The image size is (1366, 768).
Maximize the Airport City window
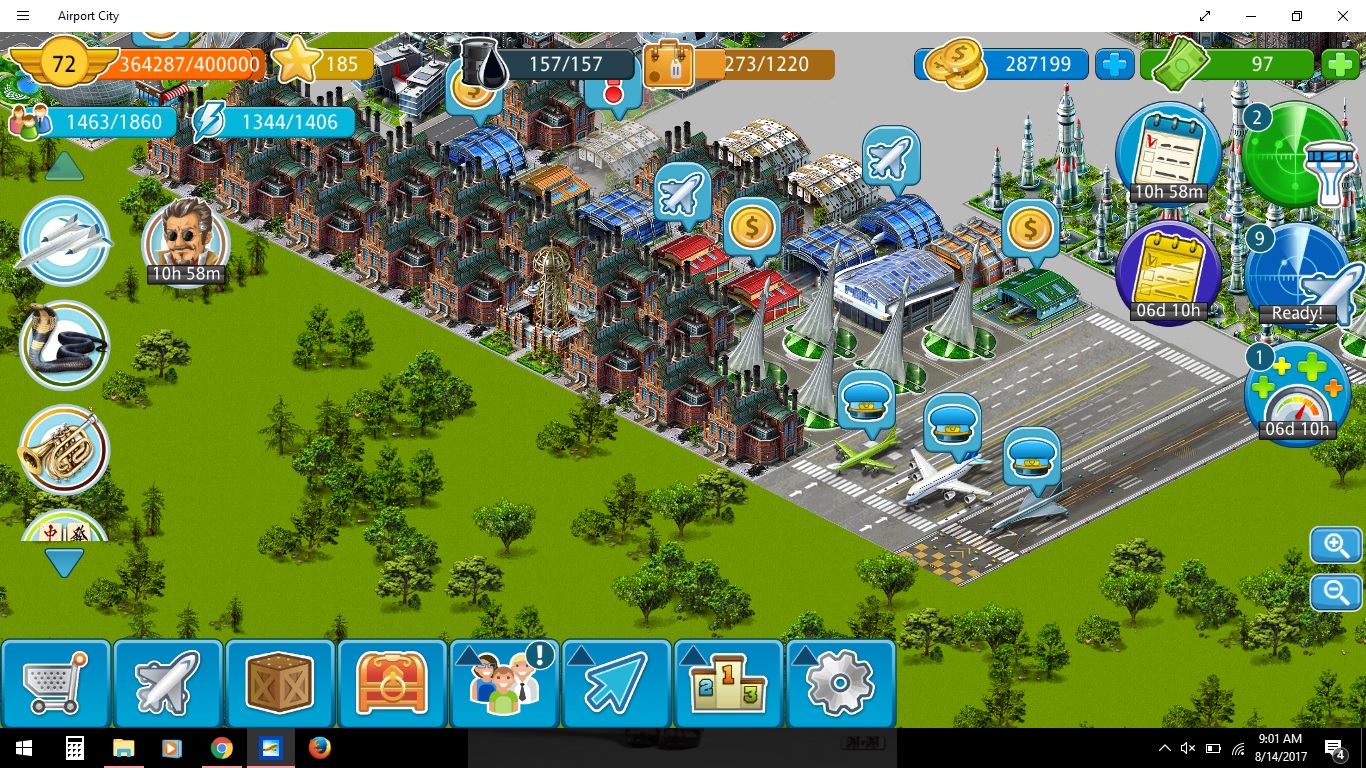point(1297,16)
